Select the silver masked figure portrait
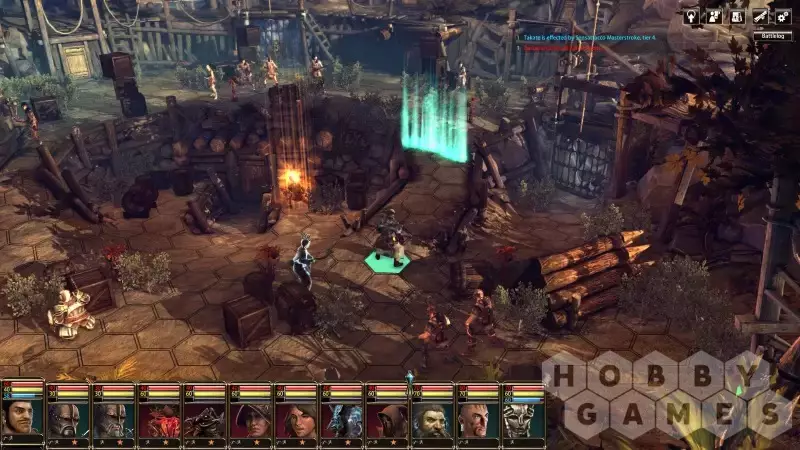 [x=524, y=419]
